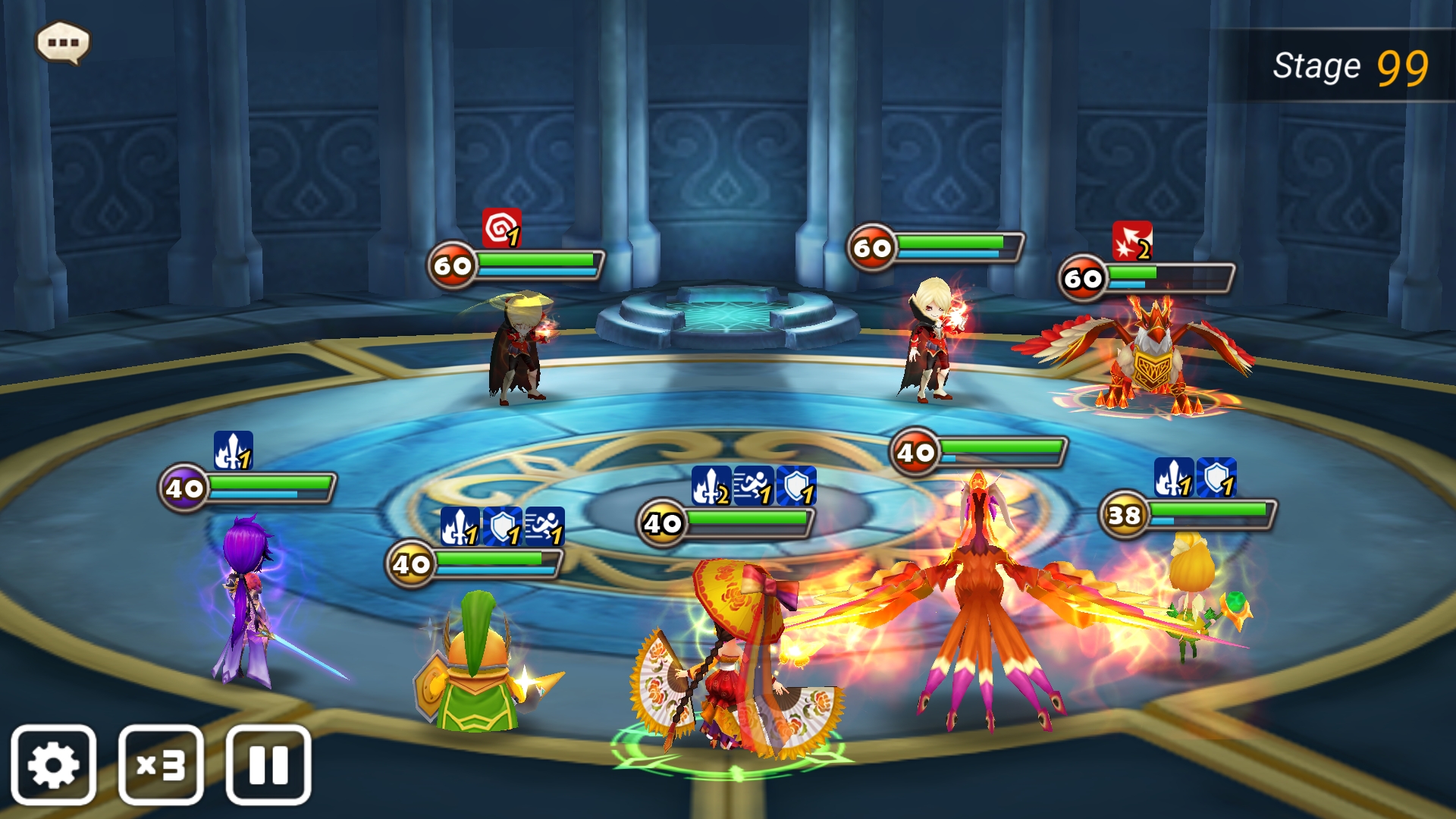Image resolution: width=1456 pixels, height=819 pixels.
Task: Open the chat speech bubble
Action: 63,42
